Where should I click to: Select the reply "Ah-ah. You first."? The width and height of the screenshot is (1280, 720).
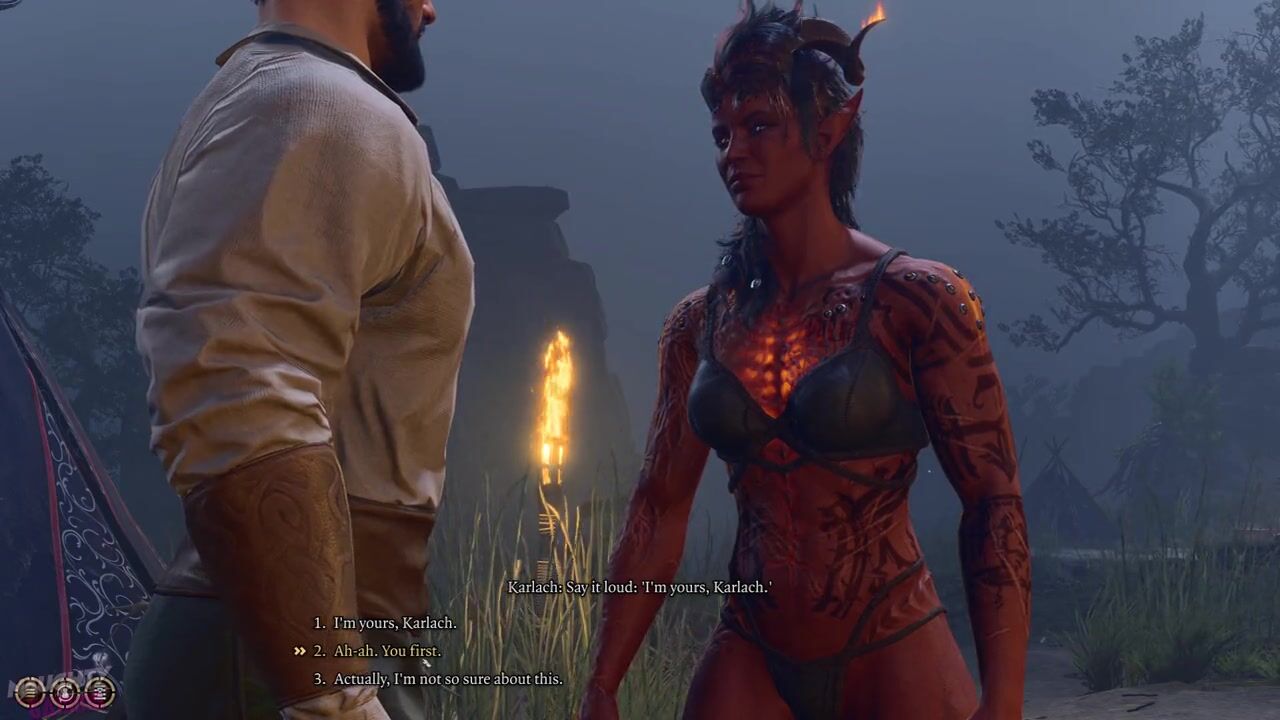pyautogui.click(x=386, y=651)
